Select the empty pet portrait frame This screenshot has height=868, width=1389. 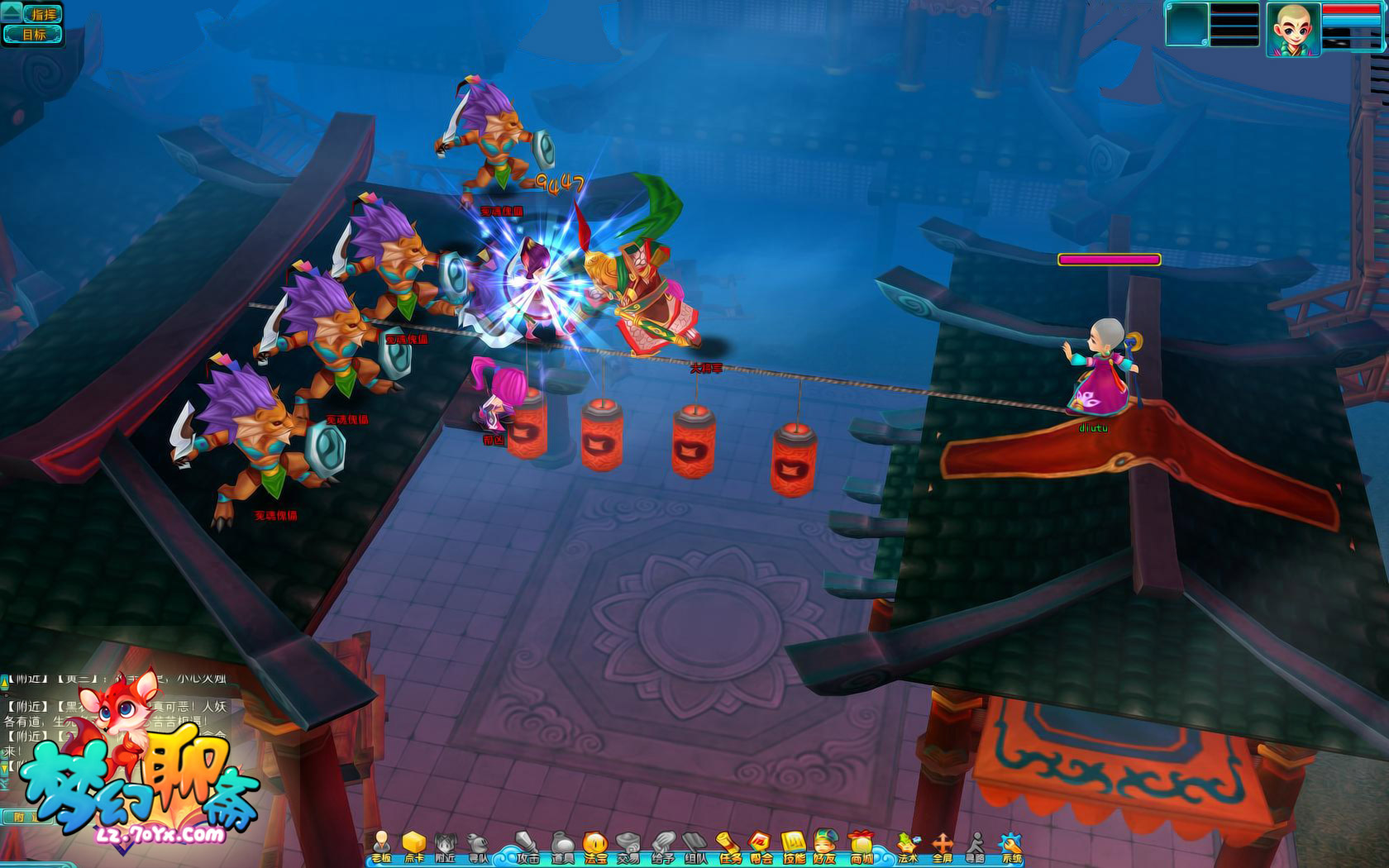pyautogui.click(x=1186, y=25)
